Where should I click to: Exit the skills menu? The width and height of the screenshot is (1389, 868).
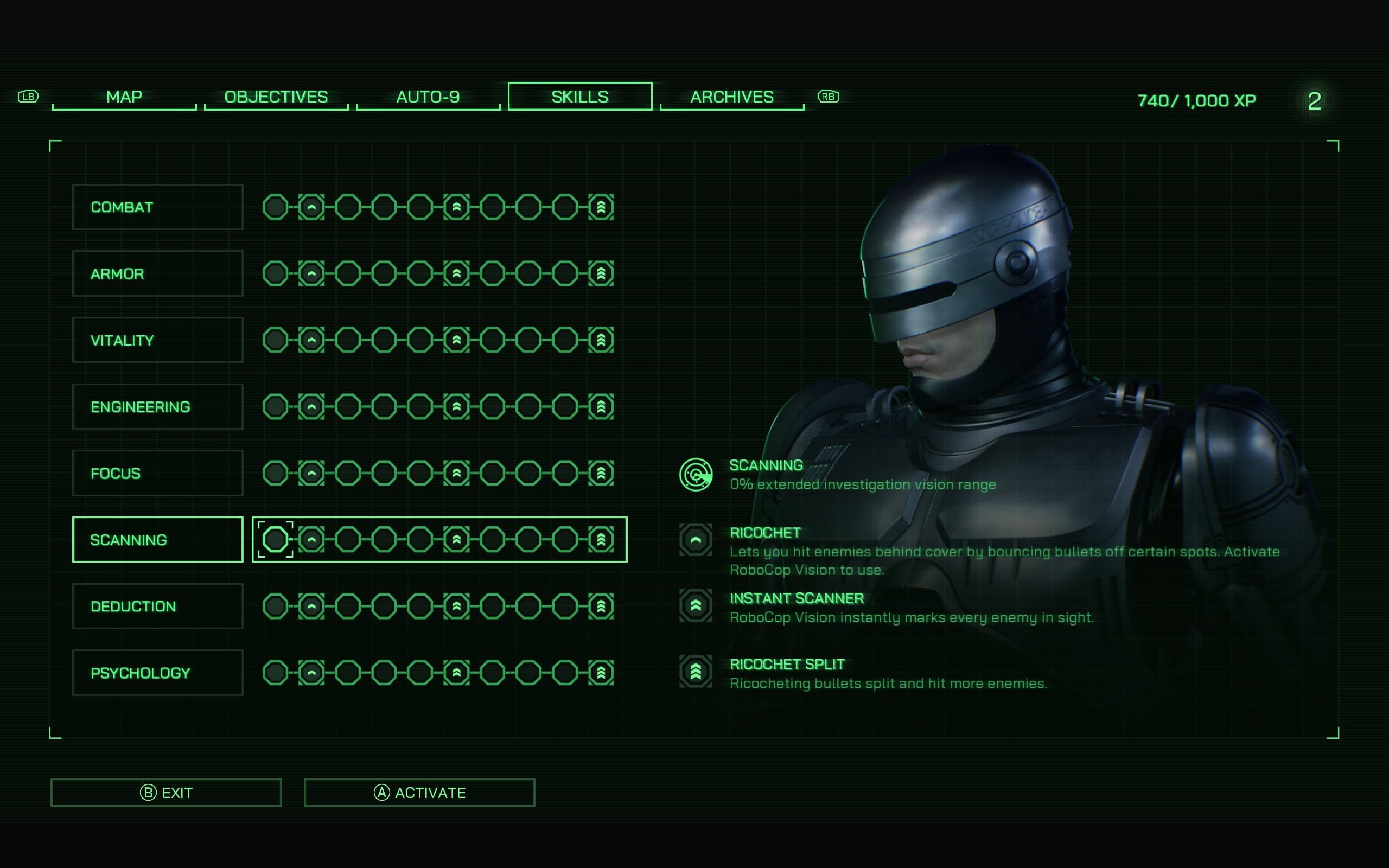(166, 793)
